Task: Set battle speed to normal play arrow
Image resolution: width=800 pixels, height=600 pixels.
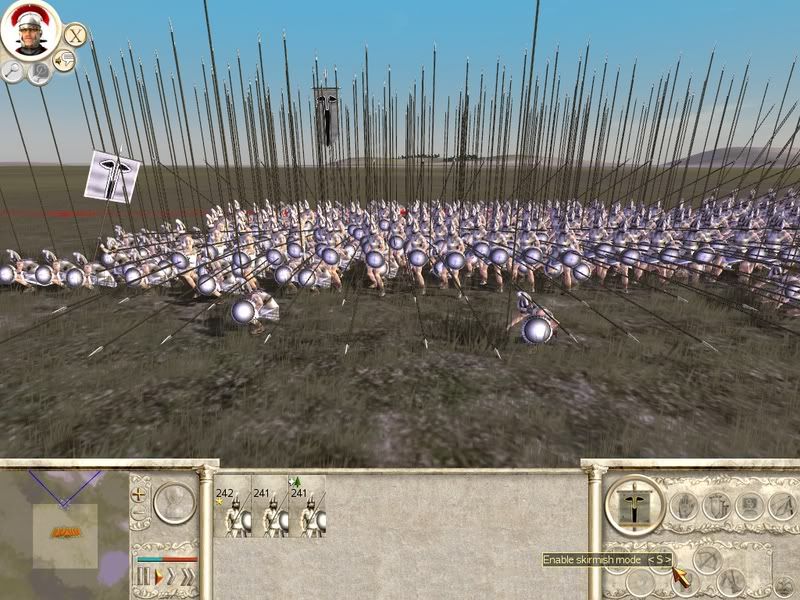Action: pos(157,577)
